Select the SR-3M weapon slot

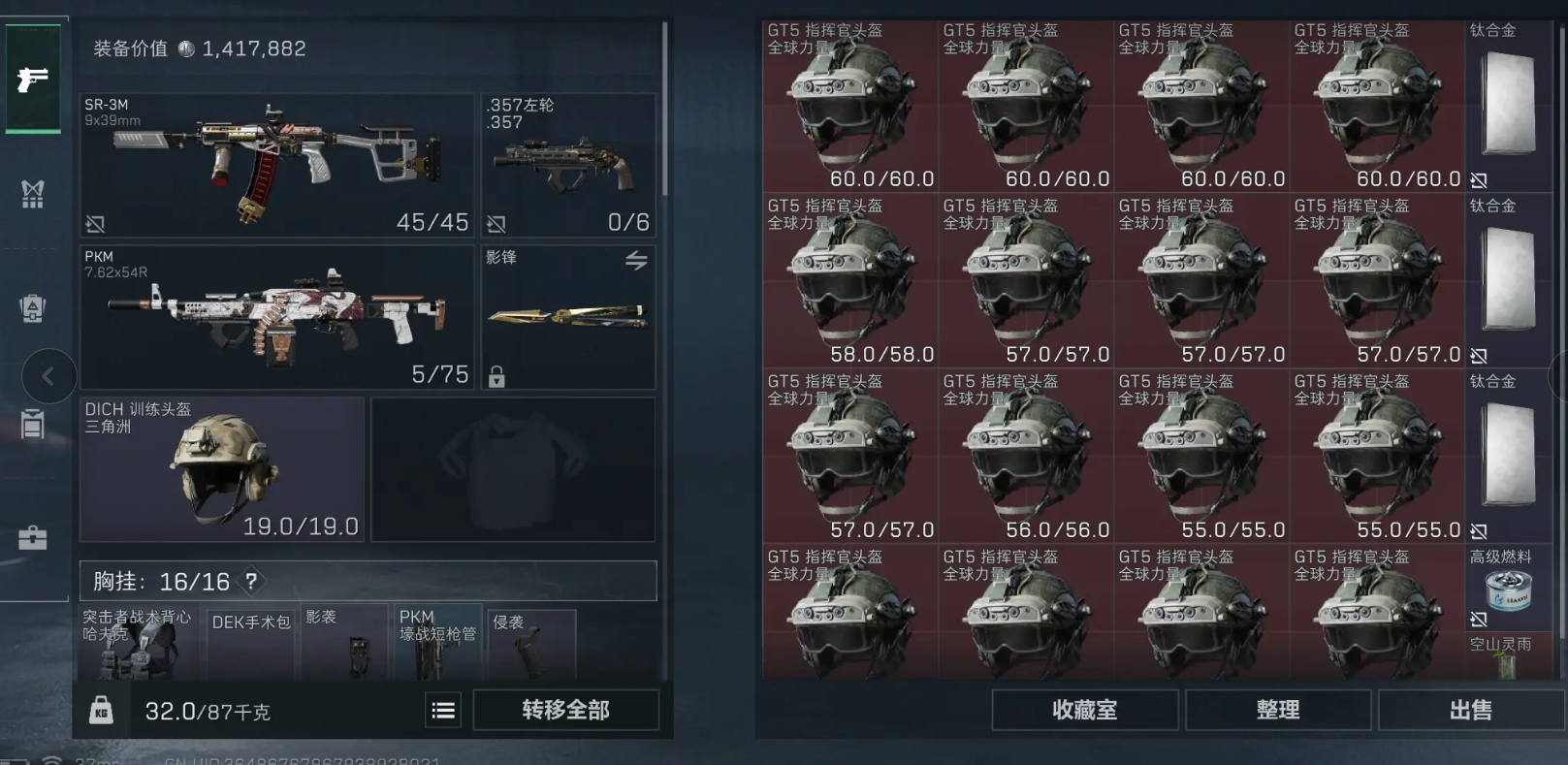(276, 165)
